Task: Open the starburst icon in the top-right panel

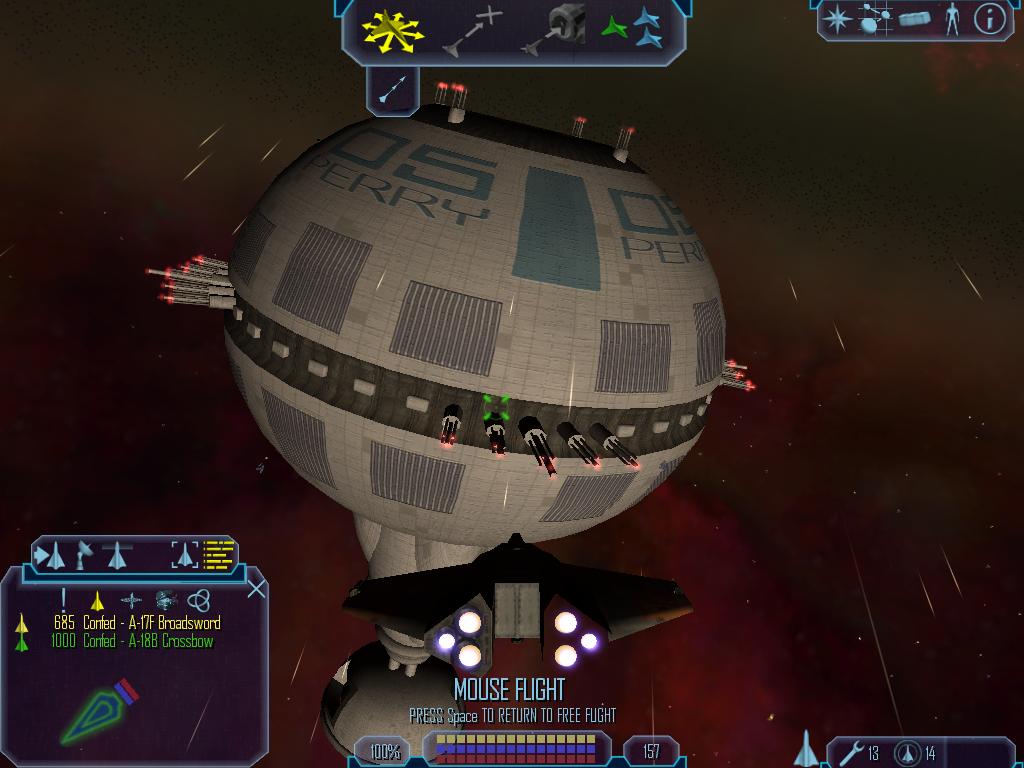Action: pos(836,19)
